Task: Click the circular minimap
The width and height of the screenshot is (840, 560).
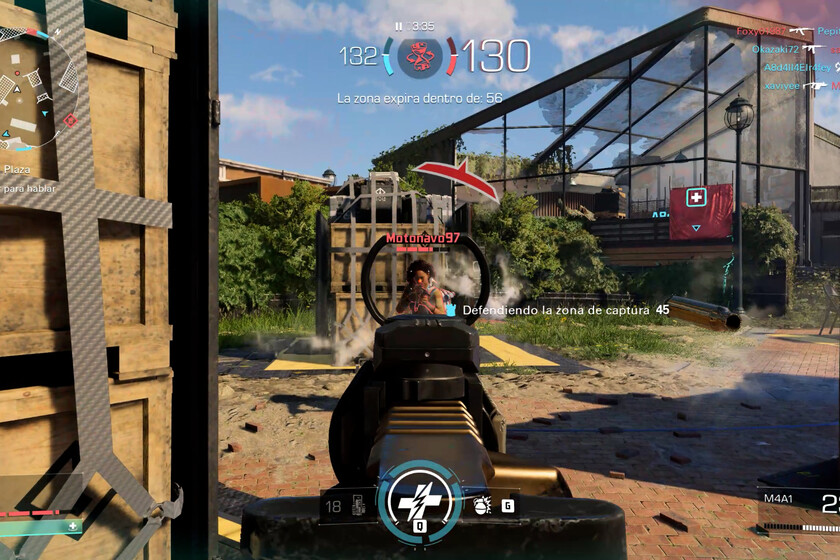Action: 30,88
